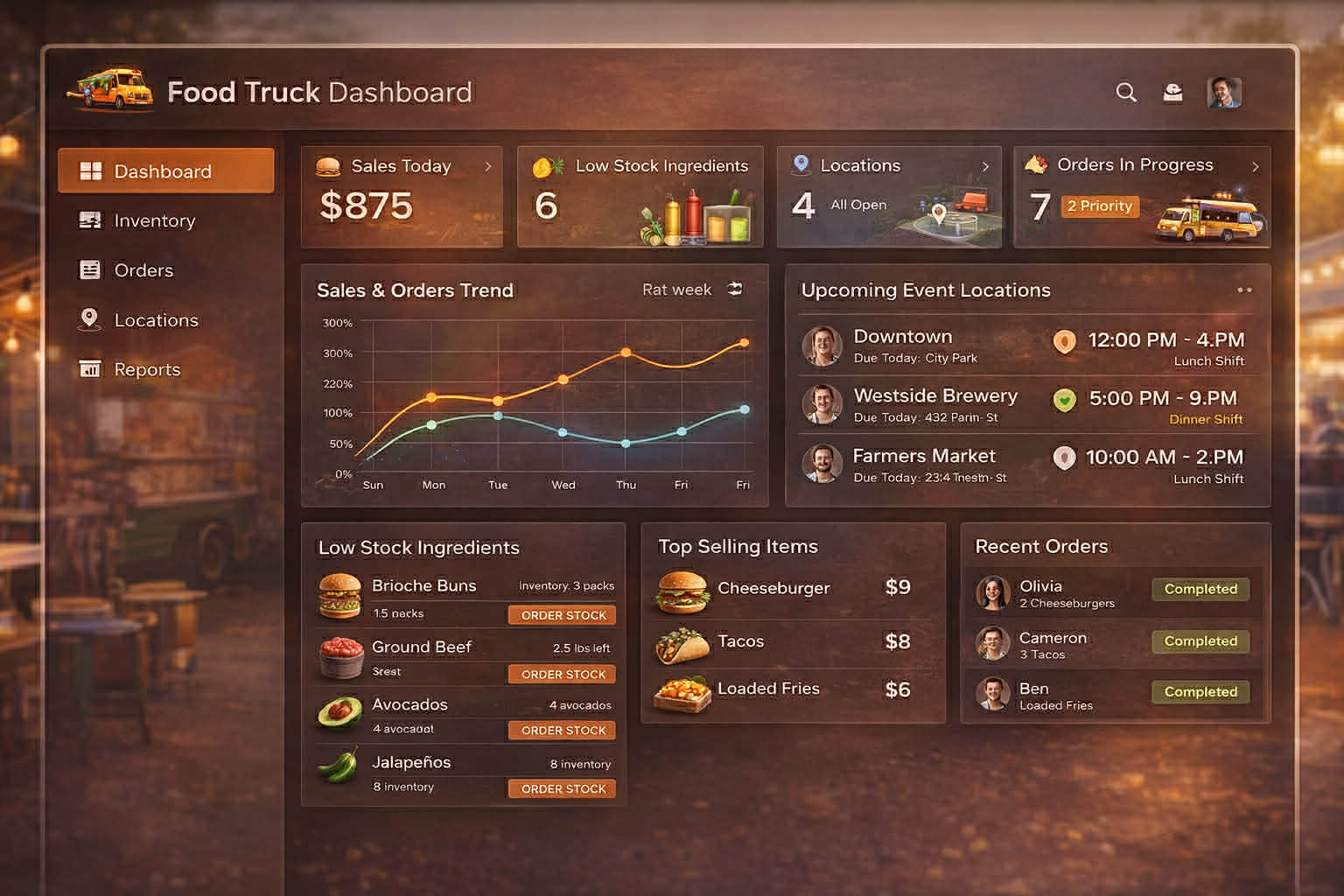The height and width of the screenshot is (896, 1344).
Task: Click the food truck logo in the header
Action: 109,87
